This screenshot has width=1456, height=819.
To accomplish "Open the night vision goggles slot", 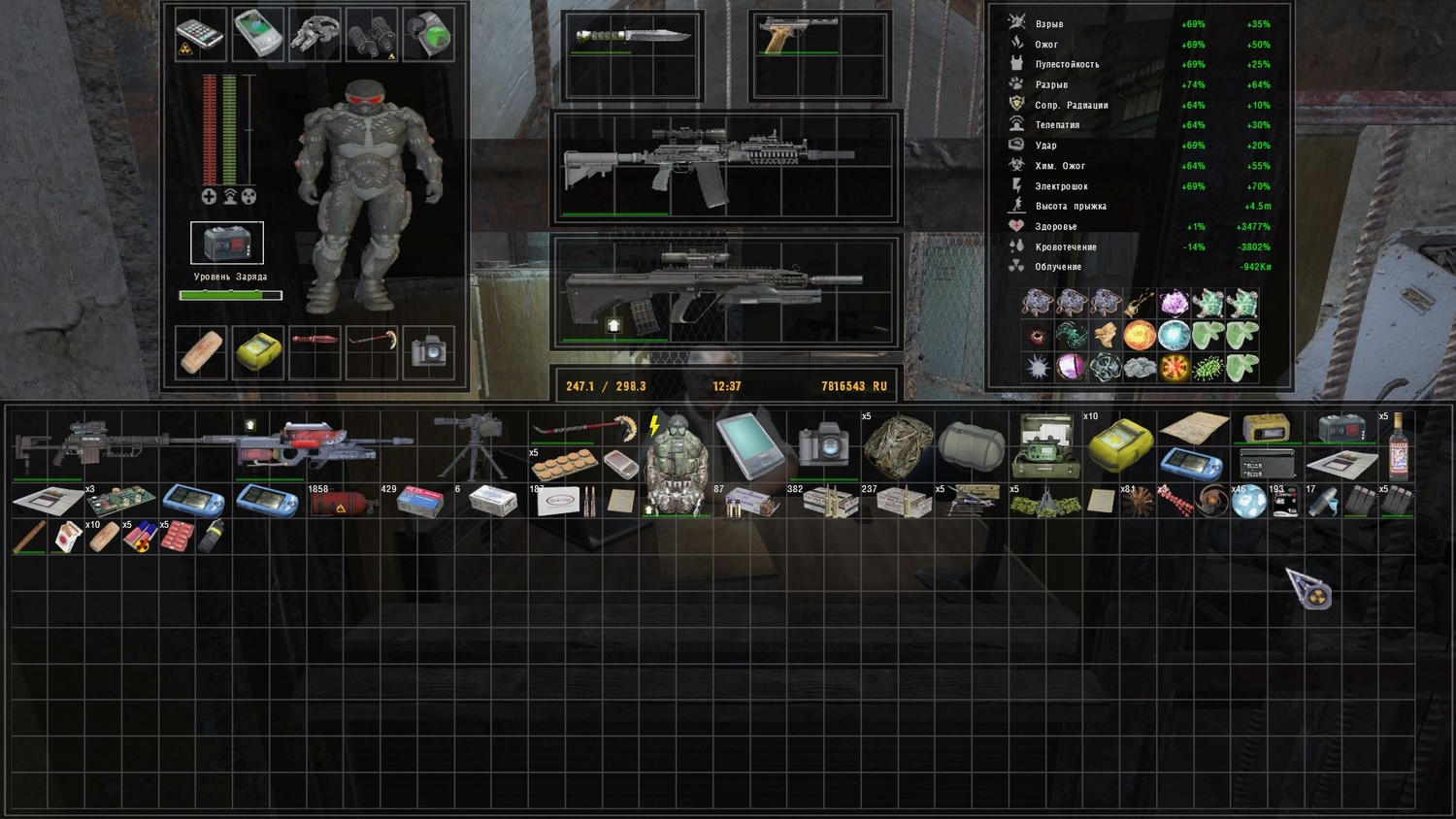I will click(315, 34).
